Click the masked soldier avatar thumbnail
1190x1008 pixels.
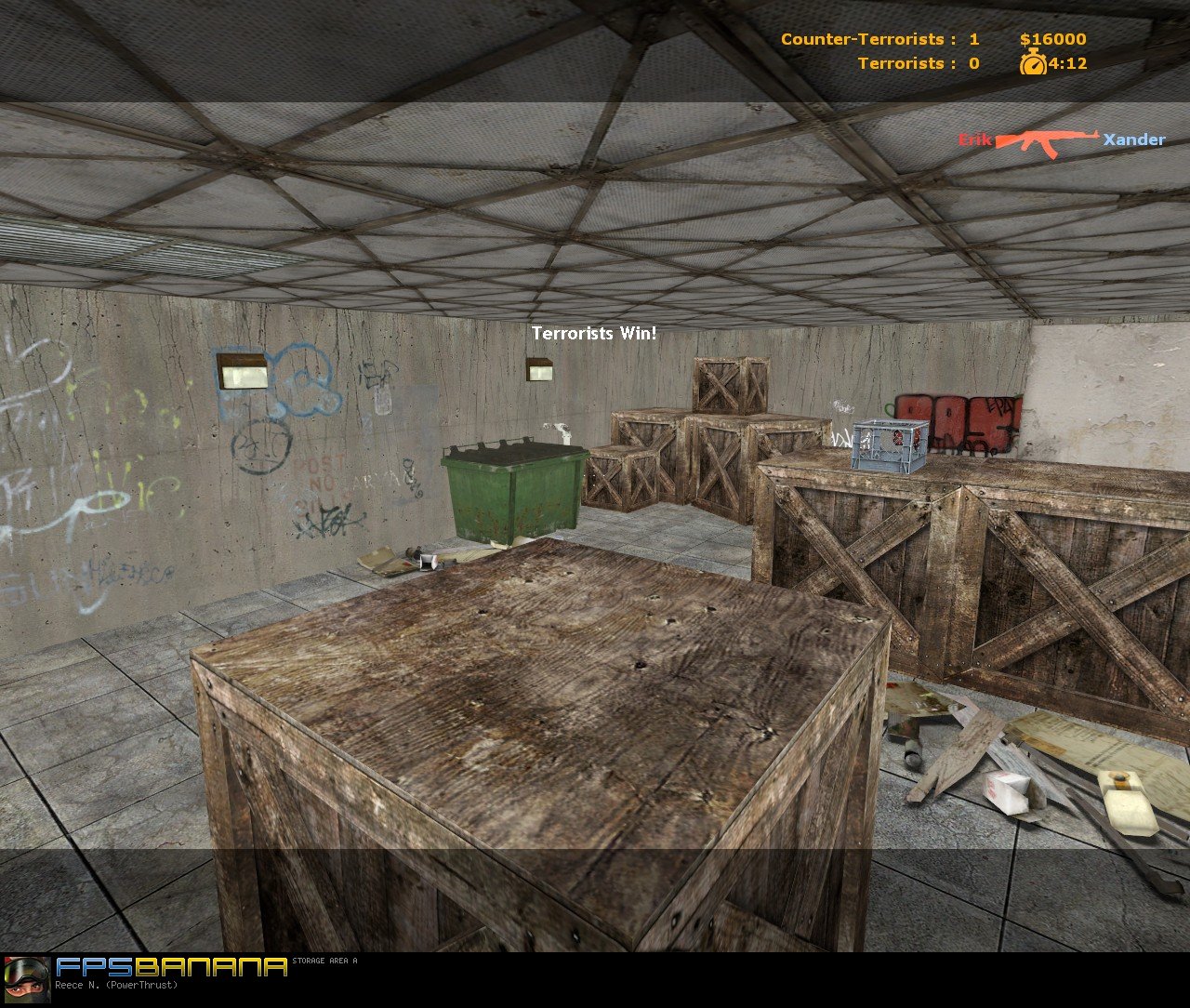click(x=28, y=981)
